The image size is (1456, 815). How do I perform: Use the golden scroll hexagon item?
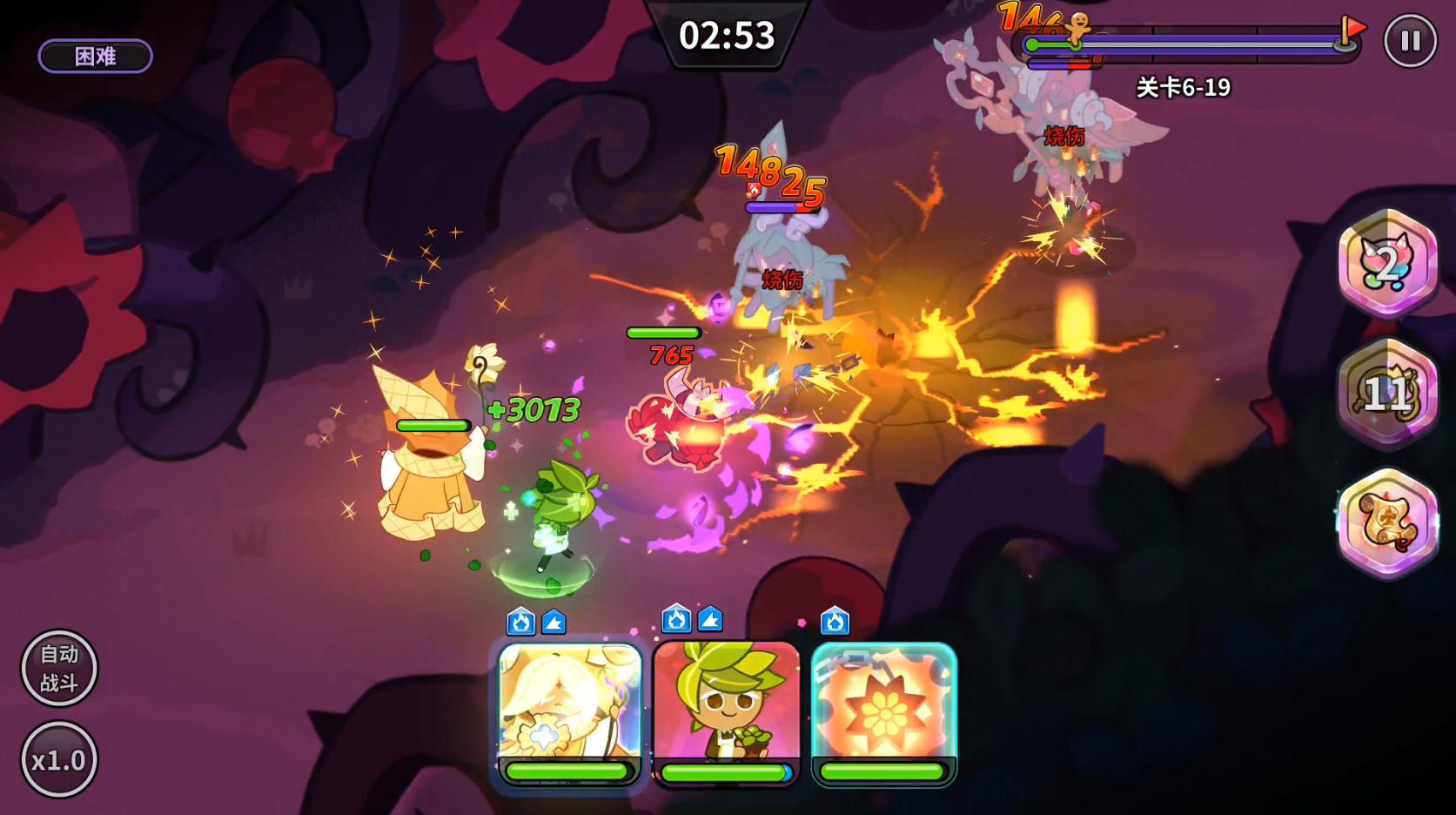(x=1387, y=522)
